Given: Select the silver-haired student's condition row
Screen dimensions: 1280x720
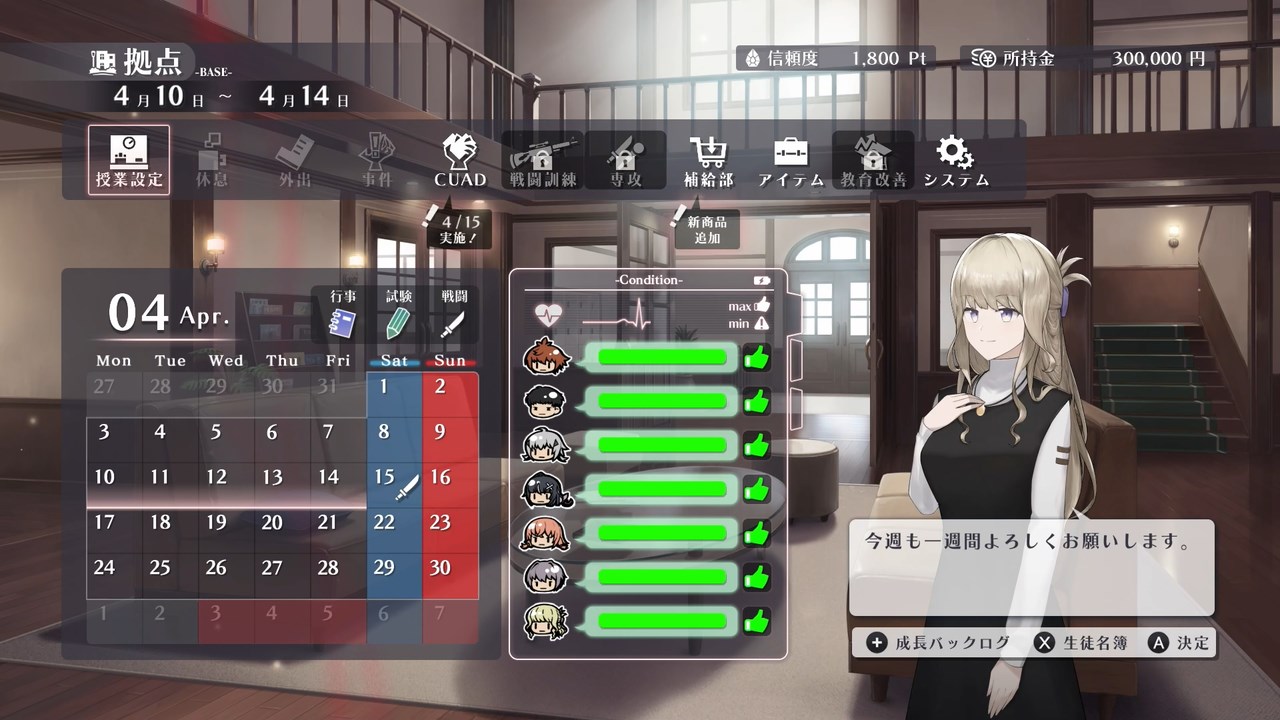Looking at the screenshot, I should pyautogui.click(x=645, y=445).
